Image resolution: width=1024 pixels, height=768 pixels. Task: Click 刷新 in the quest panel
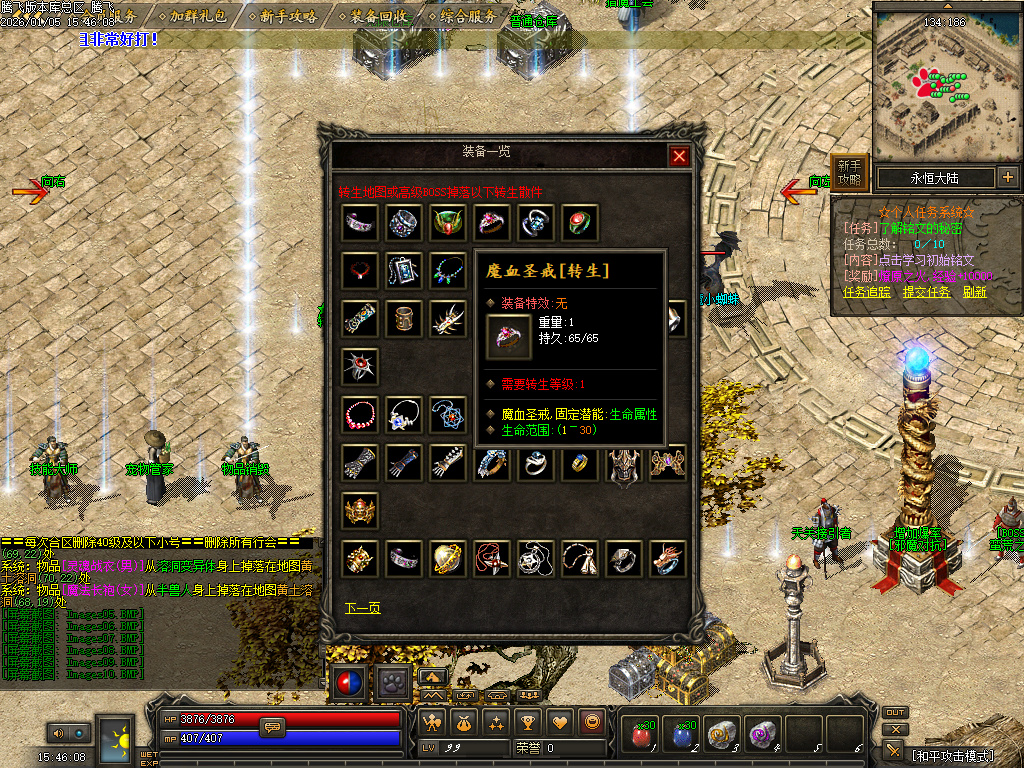point(975,292)
